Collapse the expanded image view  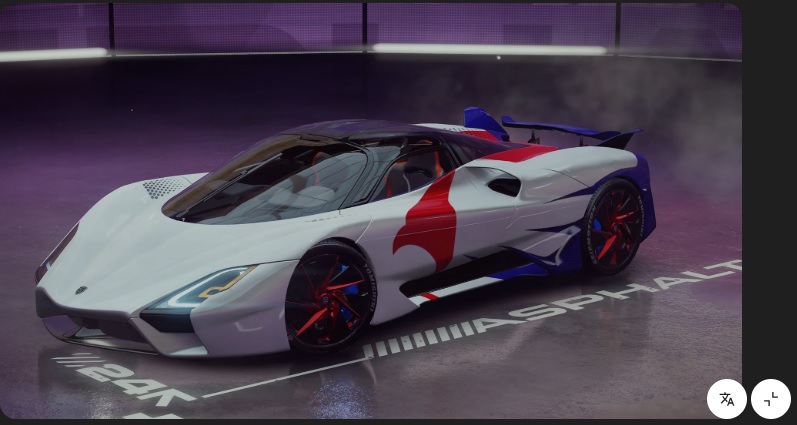click(771, 399)
